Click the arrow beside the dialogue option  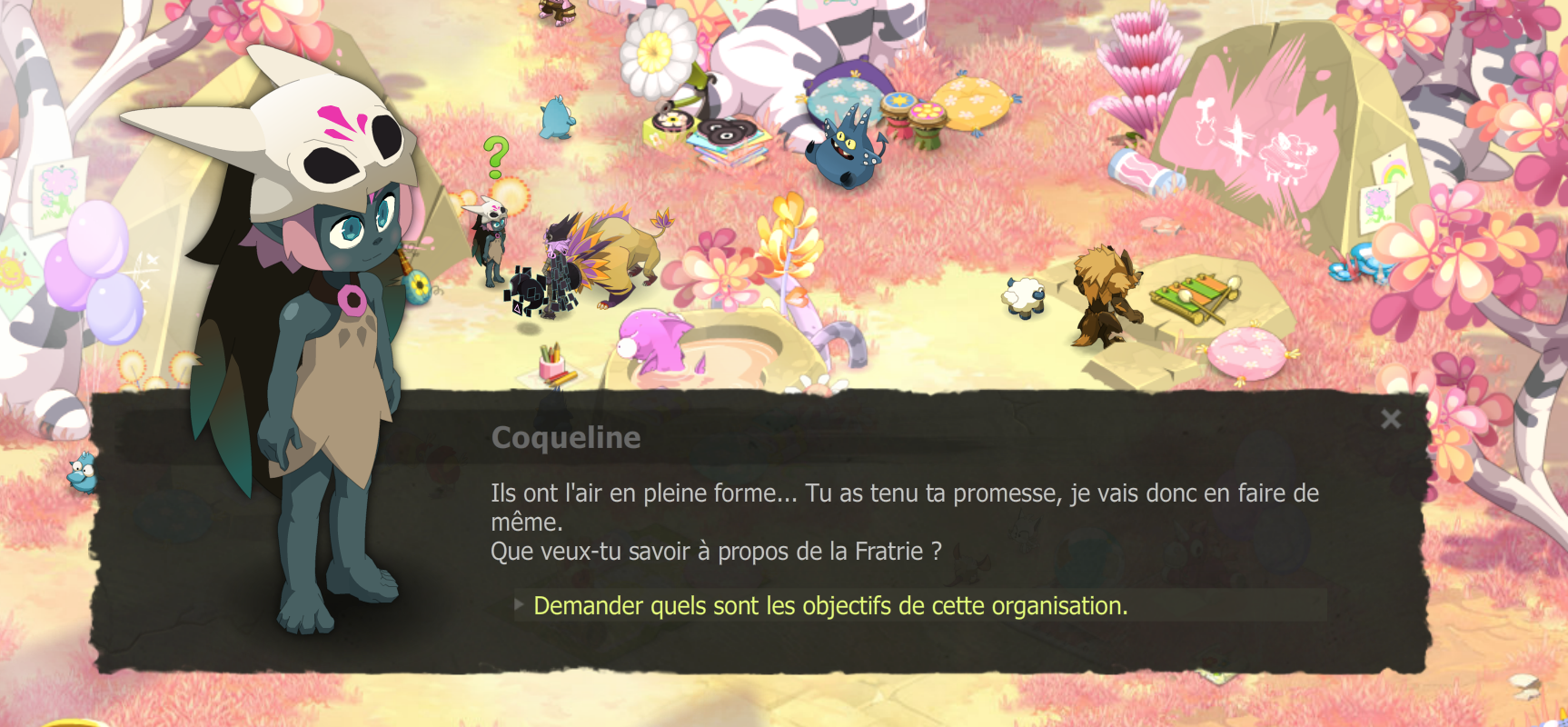518,604
